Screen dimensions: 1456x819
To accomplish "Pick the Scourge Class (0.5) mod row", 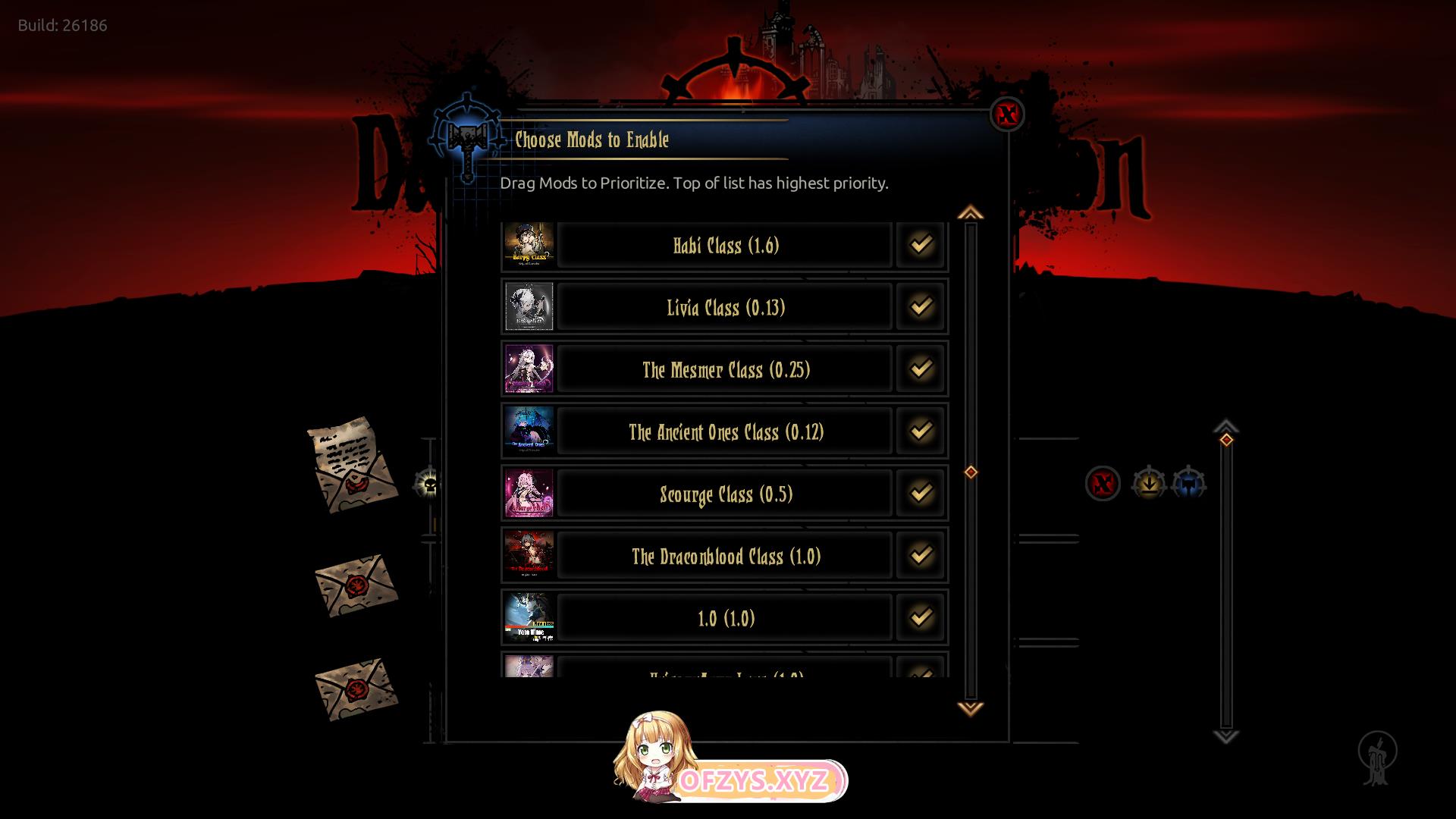I will tap(725, 494).
